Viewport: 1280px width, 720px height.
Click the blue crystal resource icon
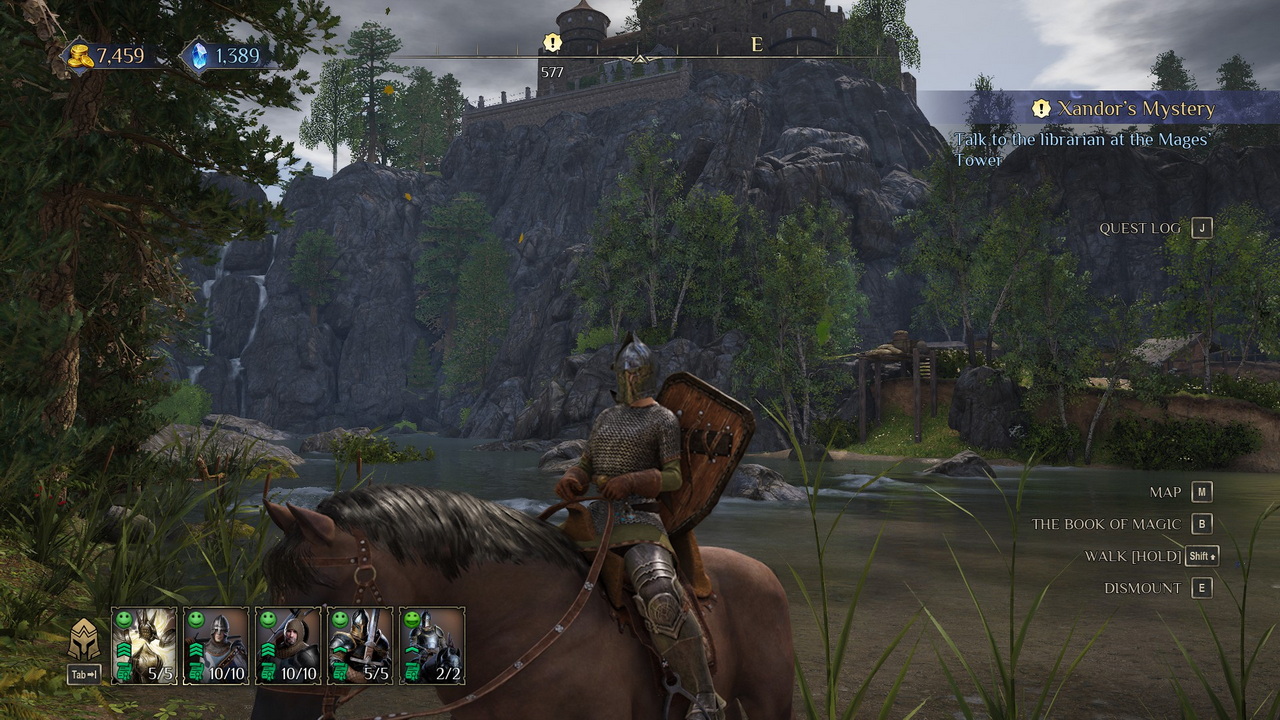(196, 56)
